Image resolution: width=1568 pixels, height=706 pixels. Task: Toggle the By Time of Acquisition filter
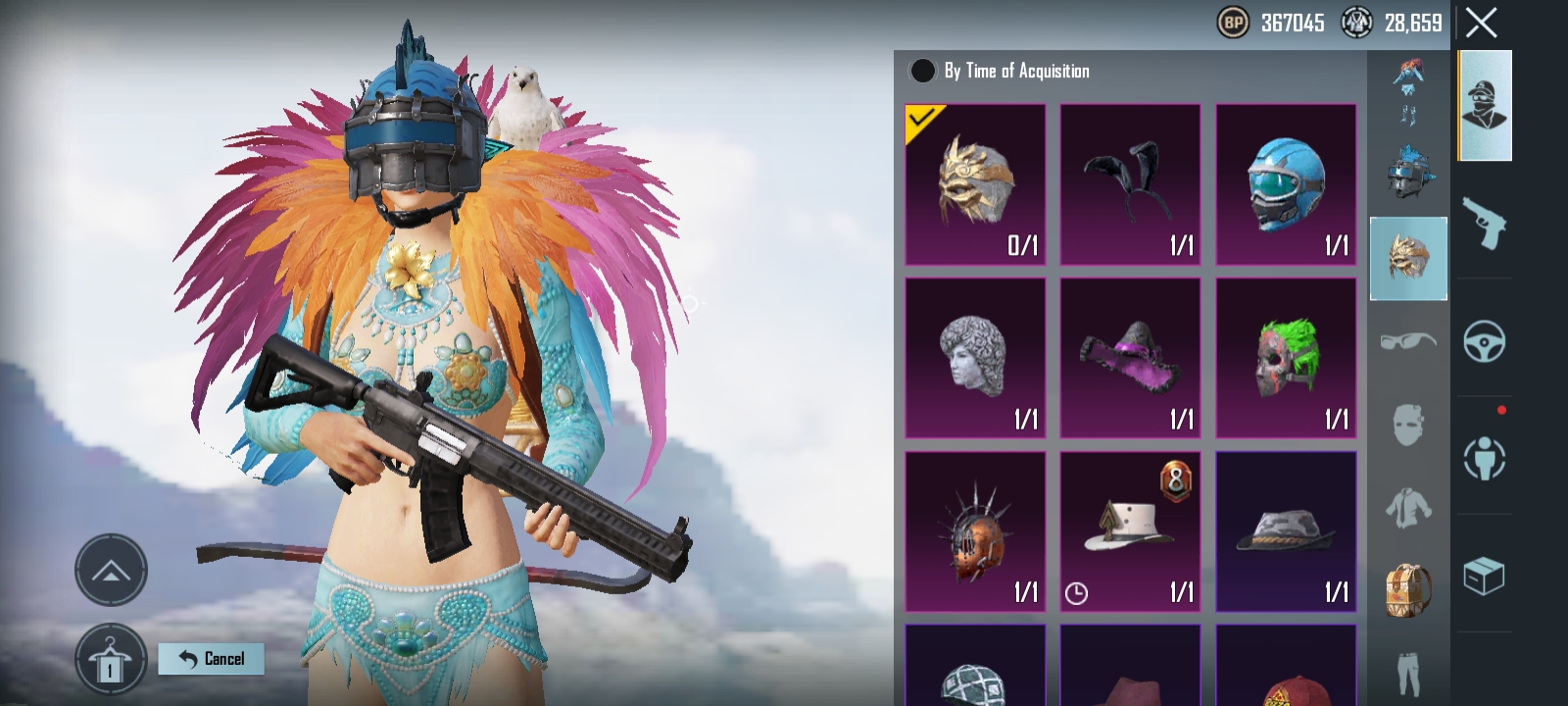[x=922, y=71]
